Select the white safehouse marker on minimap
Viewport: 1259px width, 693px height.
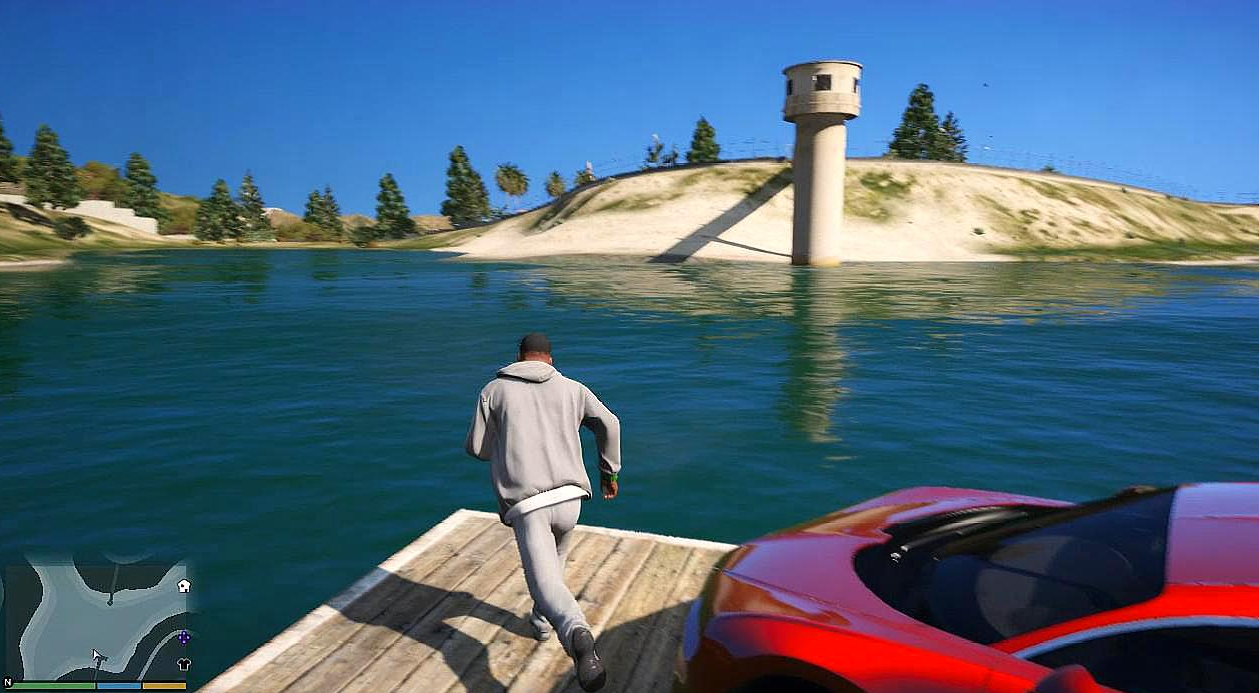(x=184, y=586)
